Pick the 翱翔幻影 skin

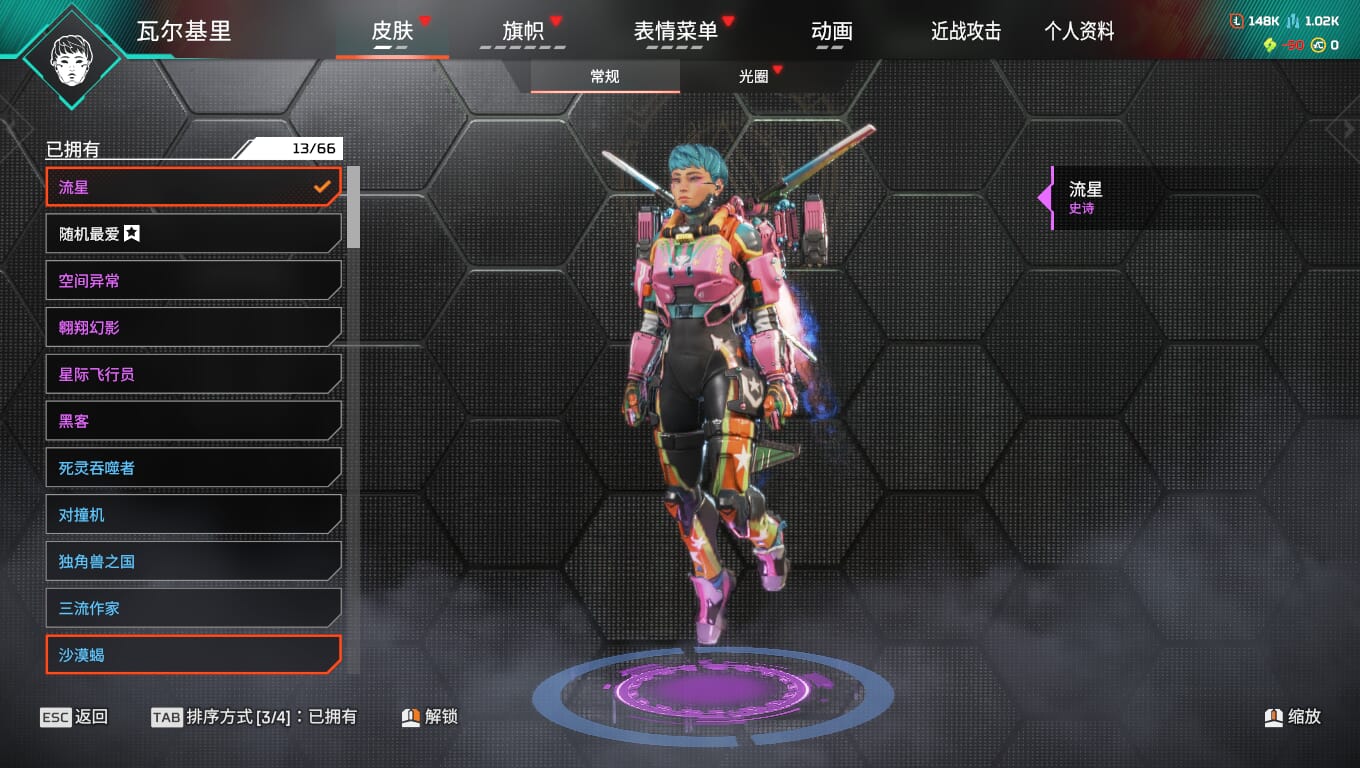point(193,328)
